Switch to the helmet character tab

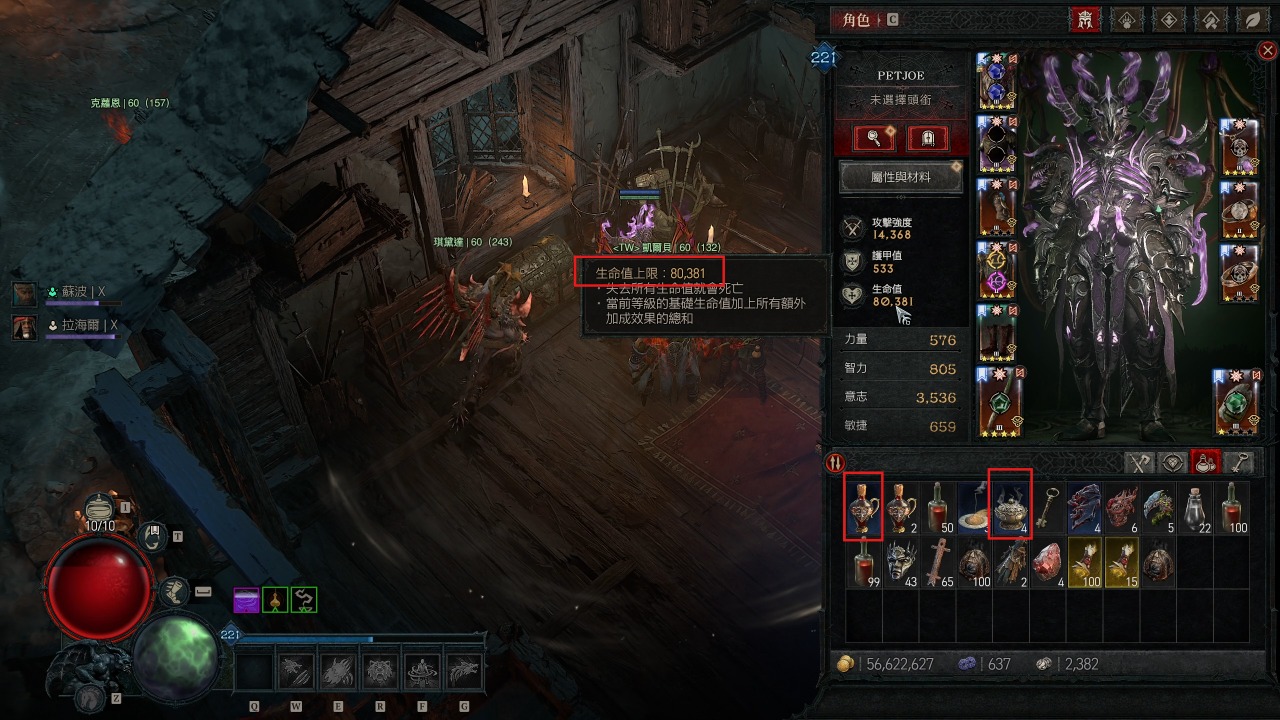coord(1085,19)
